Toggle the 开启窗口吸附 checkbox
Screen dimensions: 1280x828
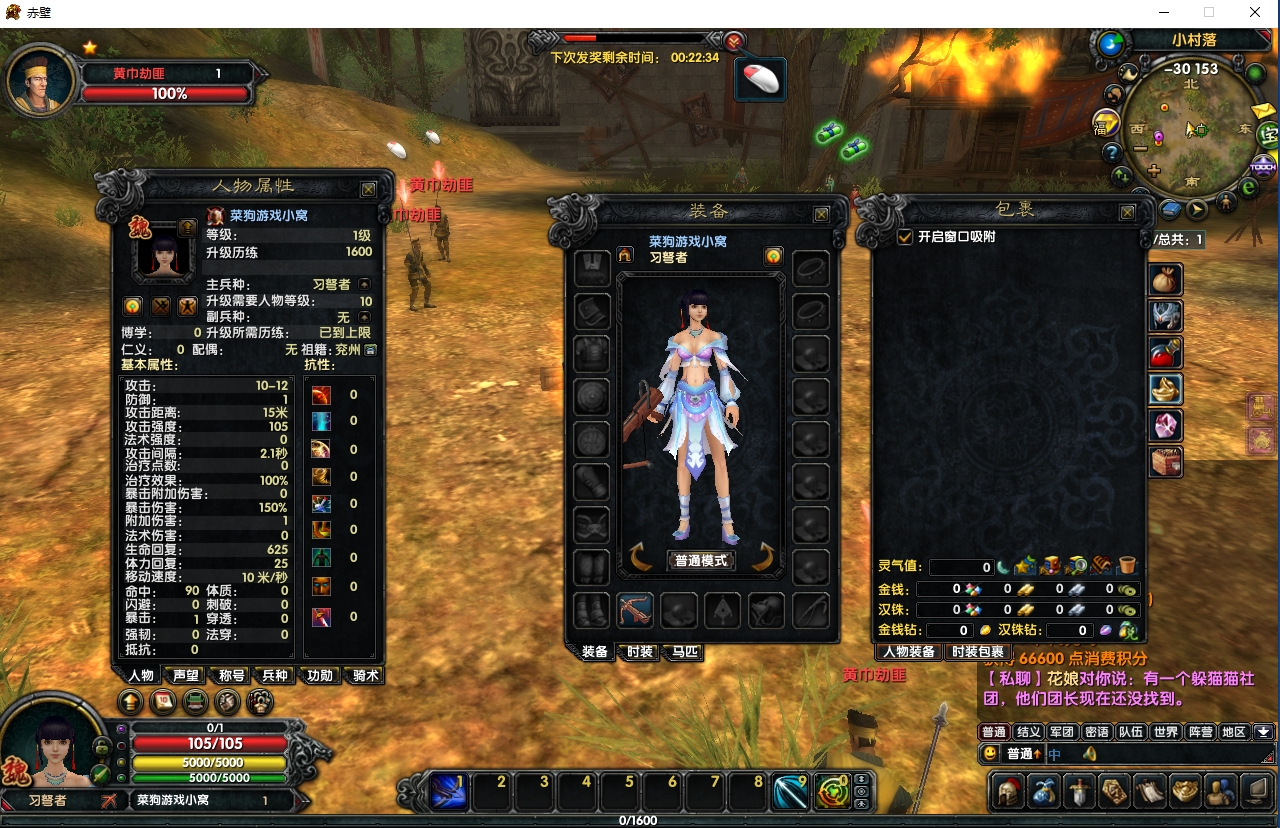click(x=905, y=237)
